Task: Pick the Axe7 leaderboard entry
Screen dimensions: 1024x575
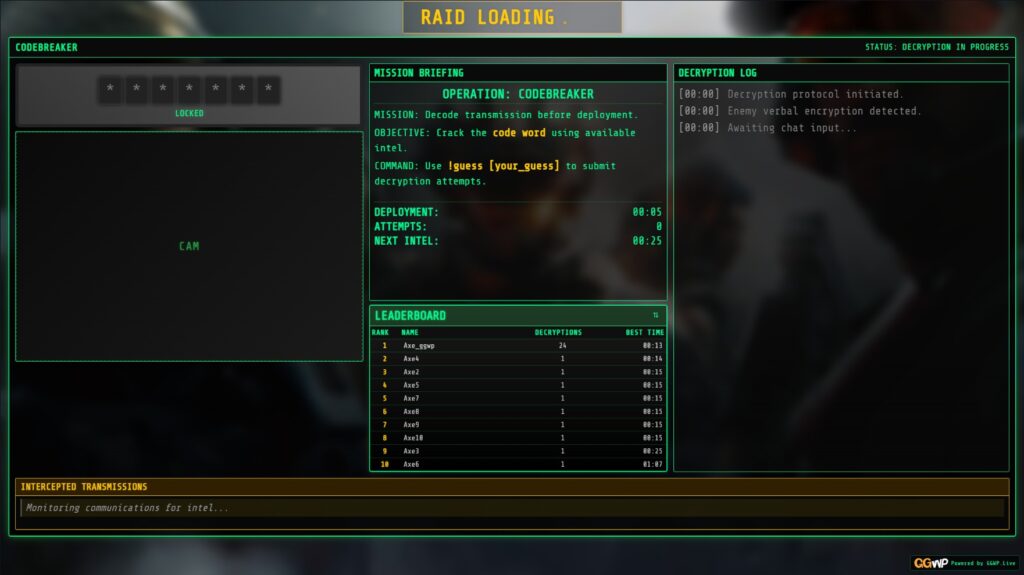Action: pyautogui.click(x=518, y=398)
